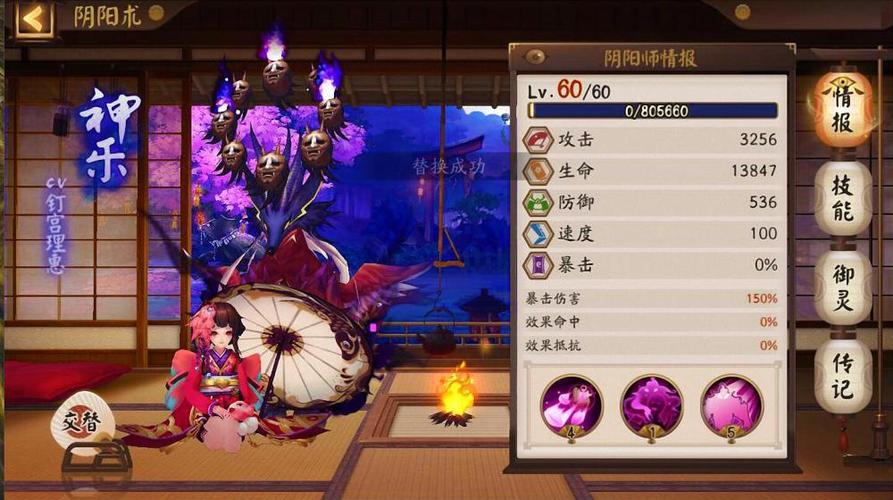
Task: Switch to the 情报 lantern tab
Action: click(x=842, y=107)
